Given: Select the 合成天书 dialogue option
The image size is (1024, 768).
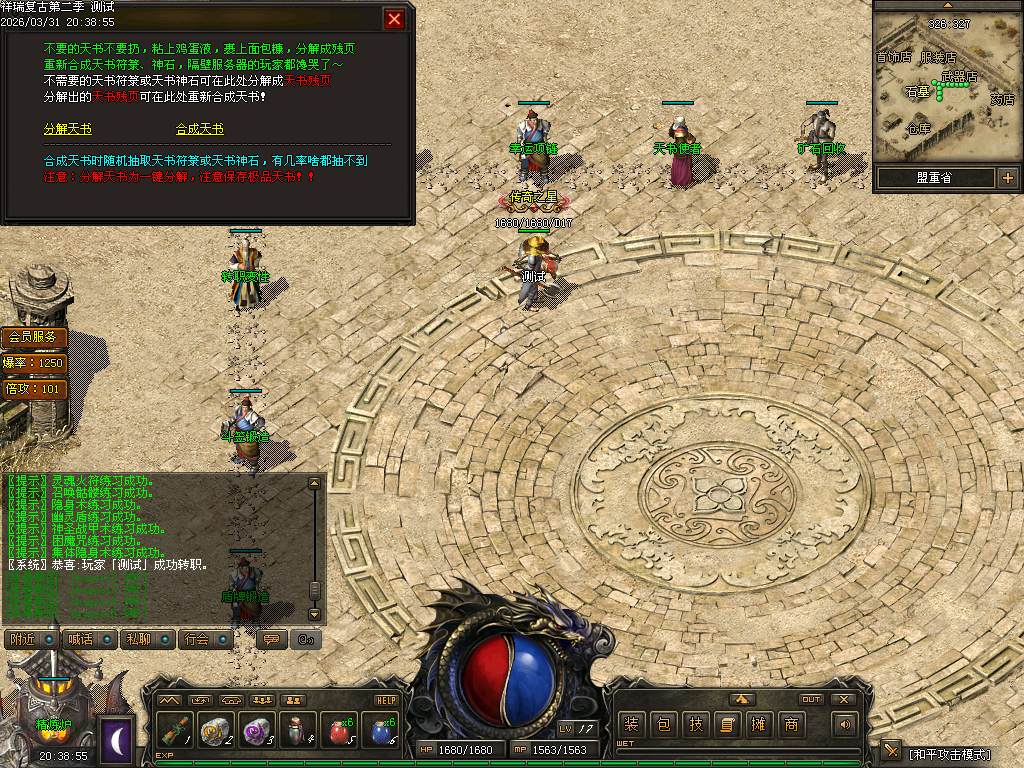Looking at the screenshot, I should [x=200, y=130].
